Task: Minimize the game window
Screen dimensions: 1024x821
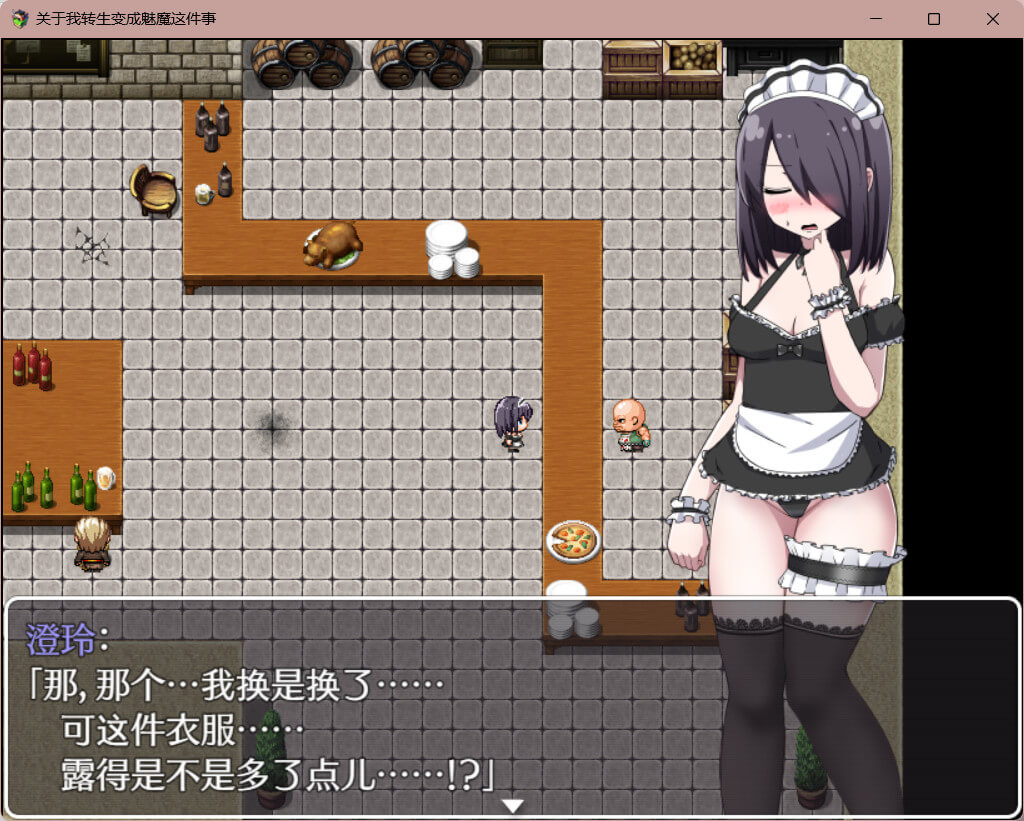Action: point(875,19)
